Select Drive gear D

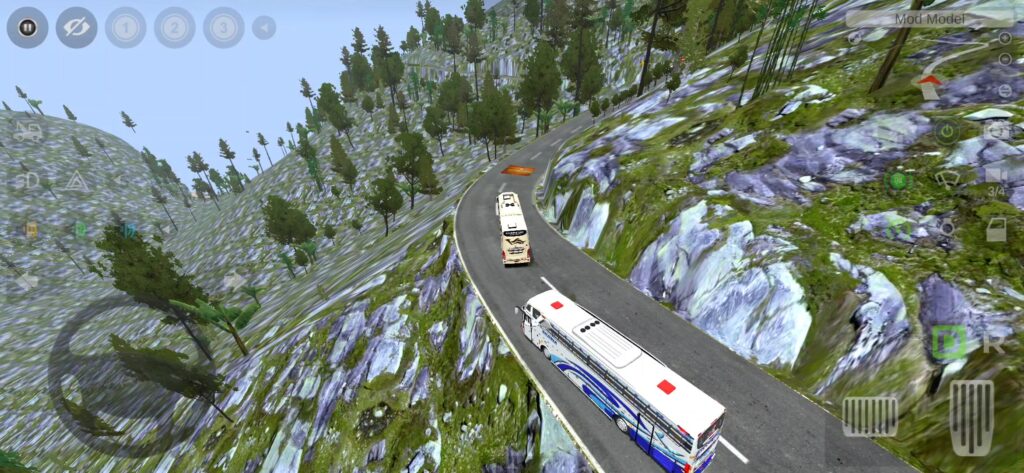pyautogui.click(x=946, y=343)
